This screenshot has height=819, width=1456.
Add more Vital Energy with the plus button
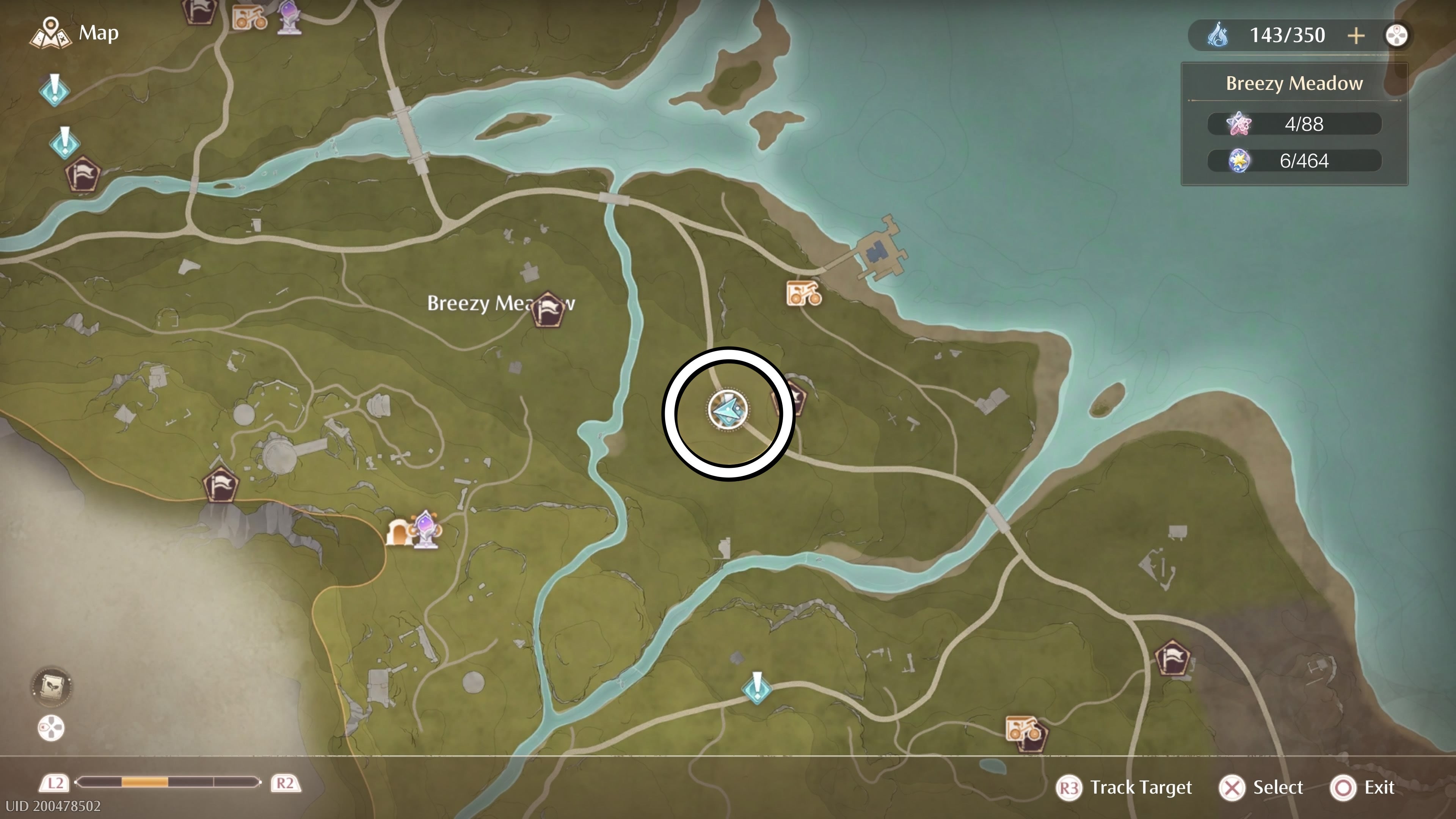pyautogui.click(x=1356, y=36)
